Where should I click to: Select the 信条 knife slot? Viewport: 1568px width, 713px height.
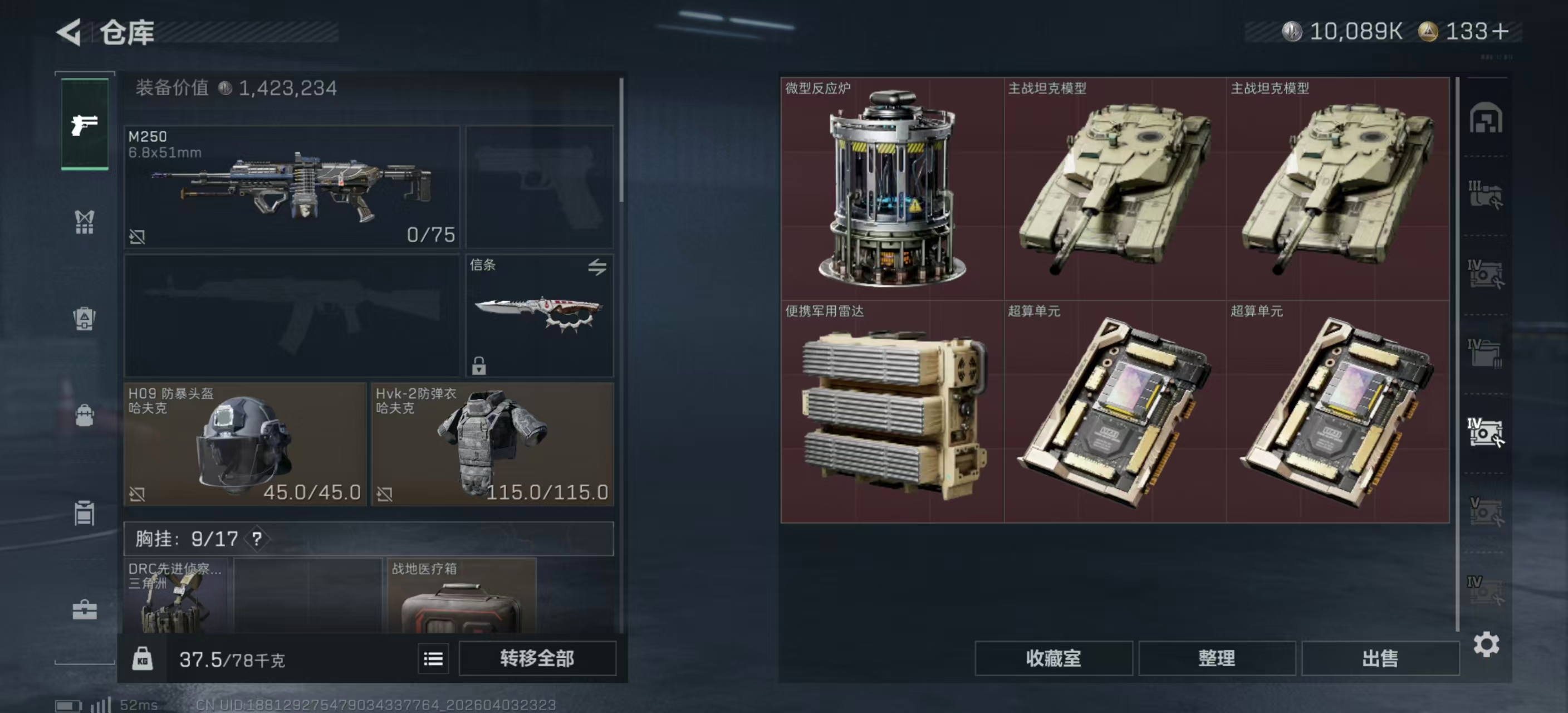coord(540,315)
